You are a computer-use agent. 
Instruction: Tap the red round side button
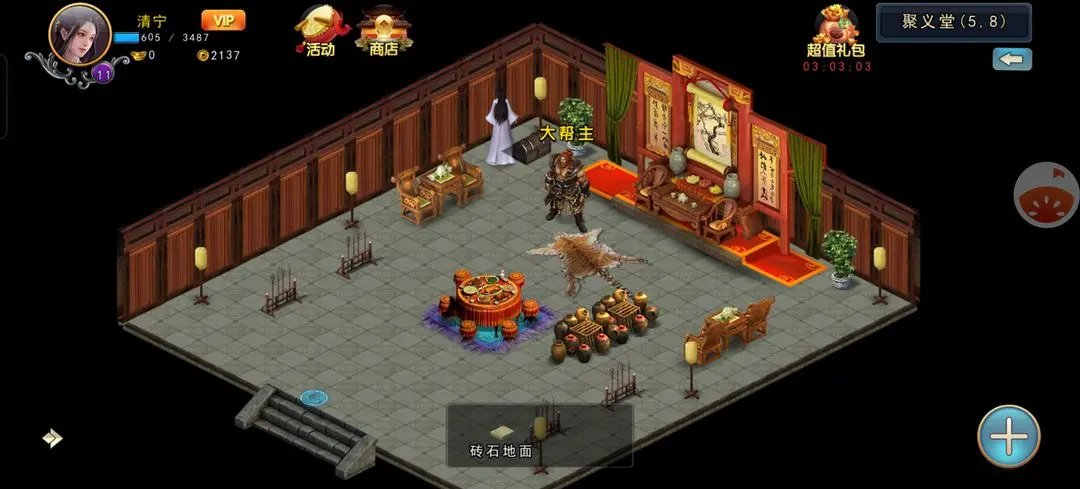coord(1047,194)
